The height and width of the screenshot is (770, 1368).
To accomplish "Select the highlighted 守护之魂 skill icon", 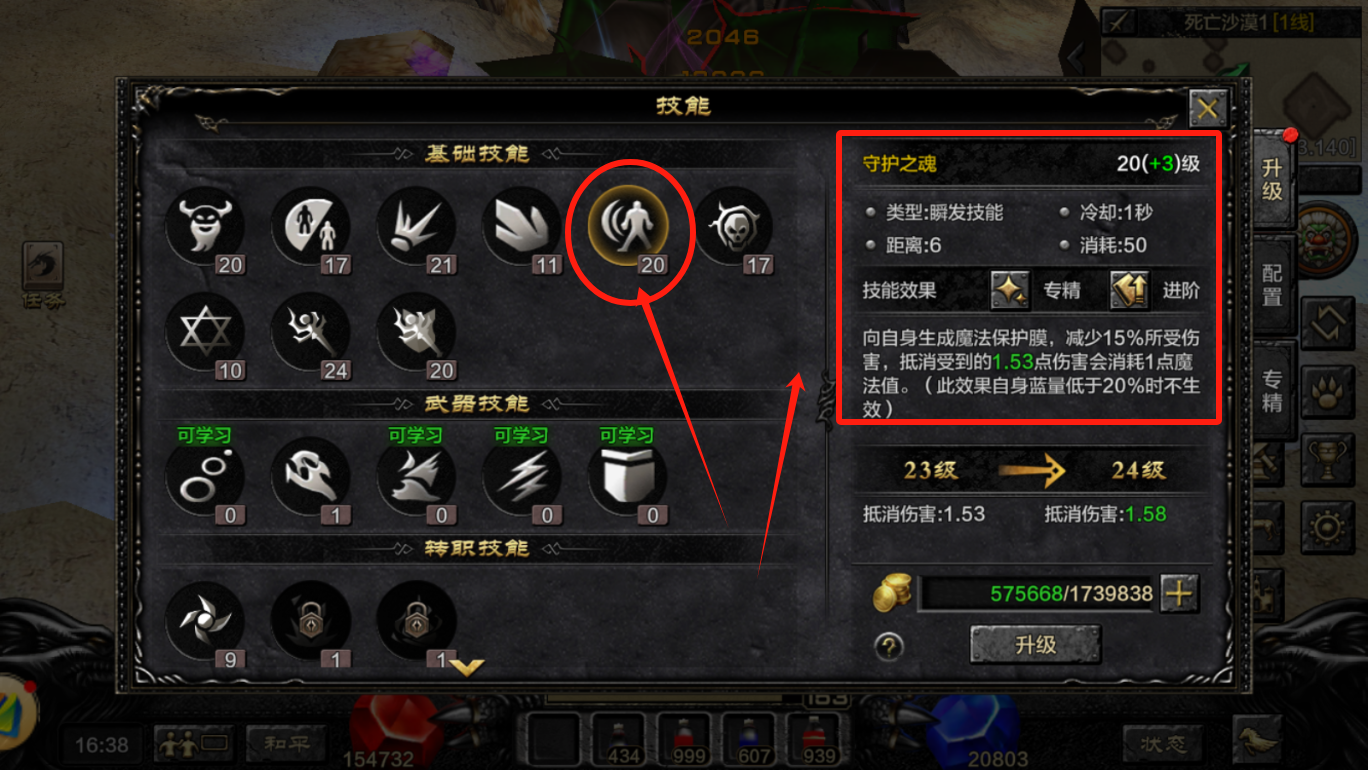I will (x=629, y=228).
